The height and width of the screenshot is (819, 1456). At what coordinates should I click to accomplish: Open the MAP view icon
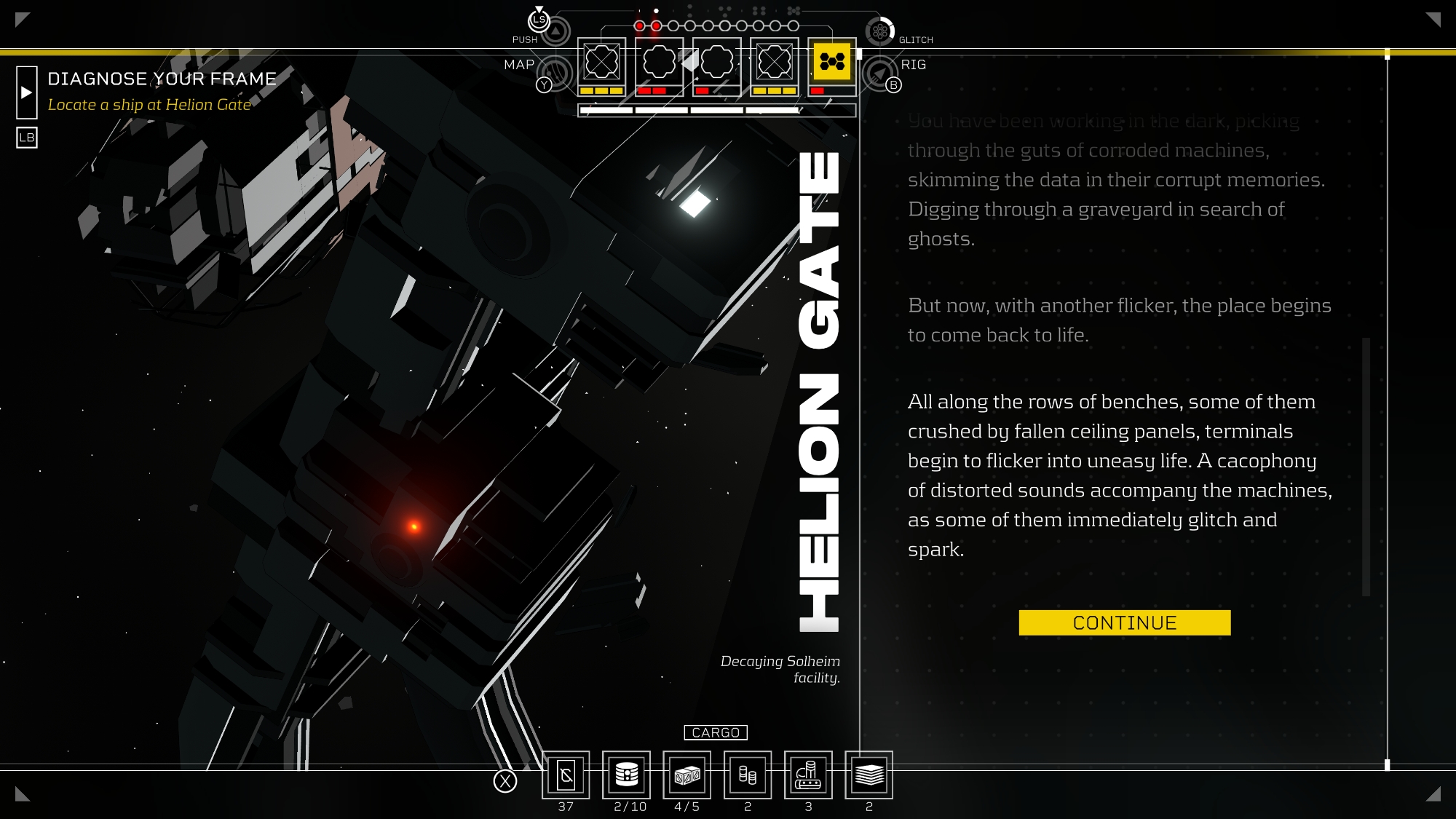pyautogui.click(x=557, y=73)
